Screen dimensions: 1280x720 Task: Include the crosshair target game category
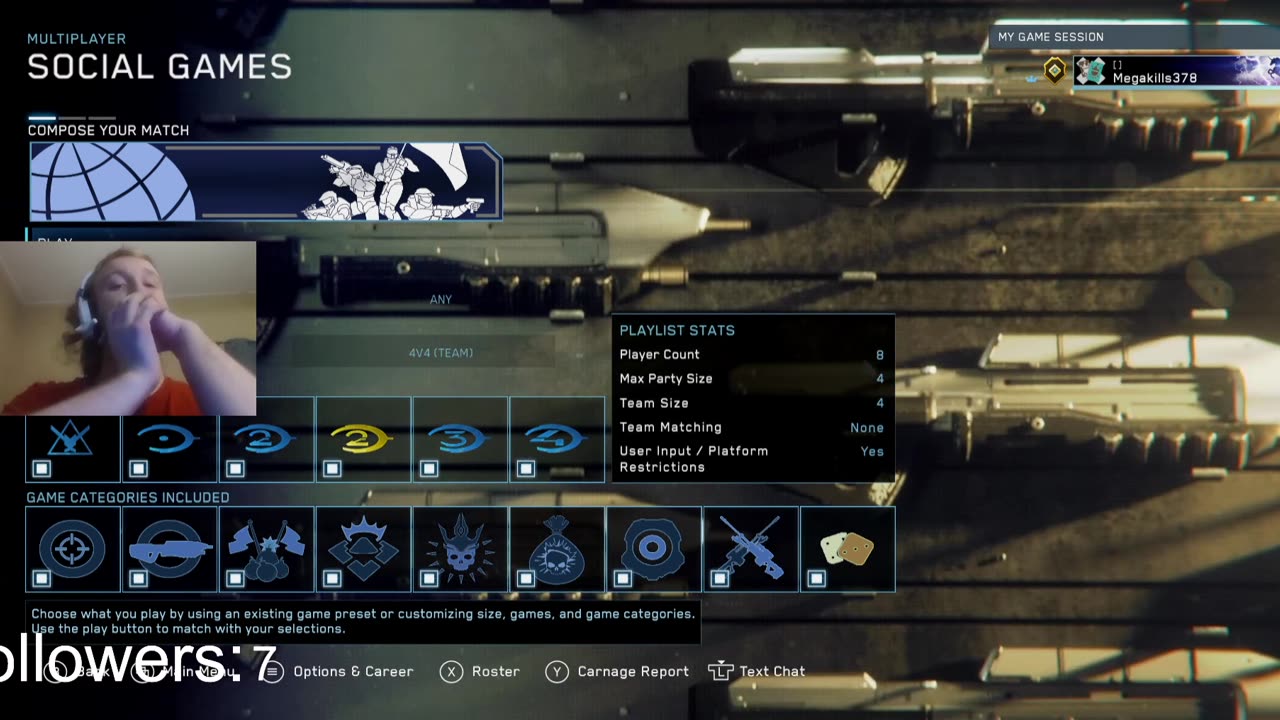click(x=72, y=549)
